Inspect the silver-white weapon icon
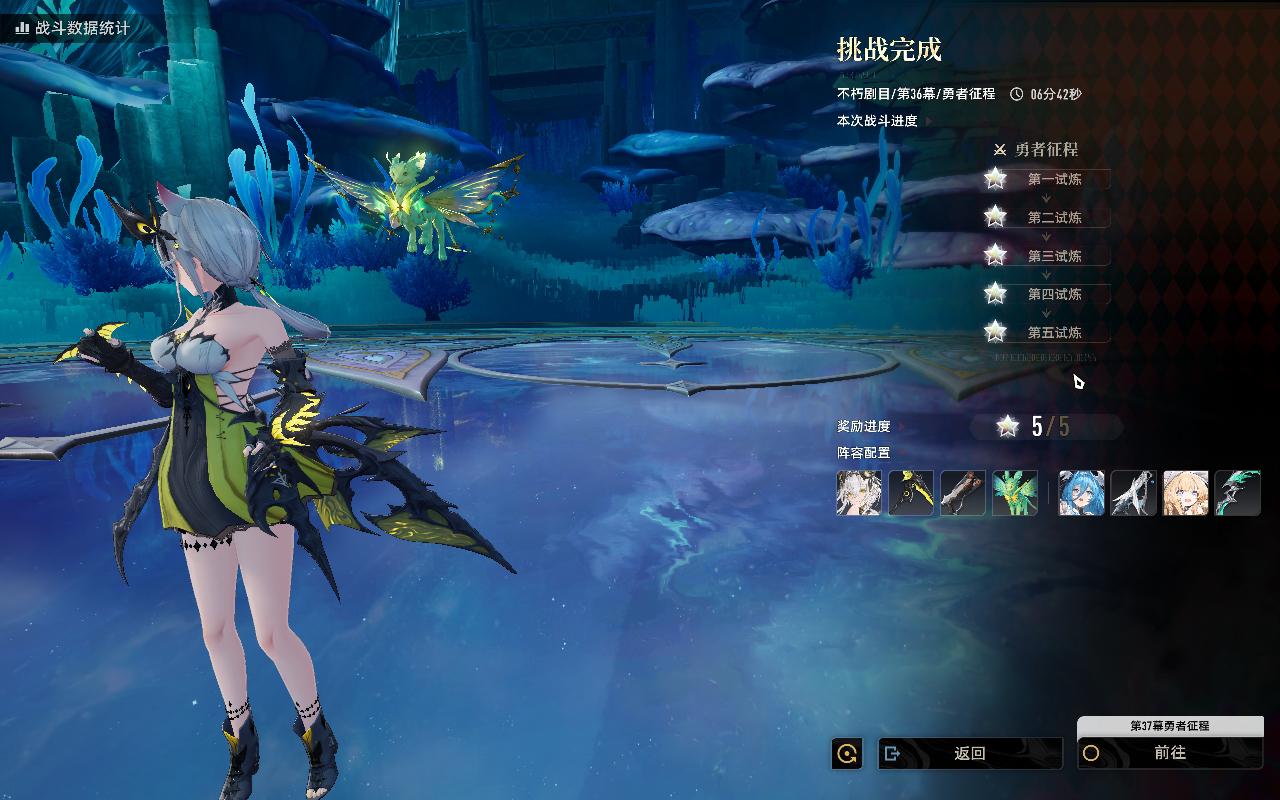 pos(1134,493)
